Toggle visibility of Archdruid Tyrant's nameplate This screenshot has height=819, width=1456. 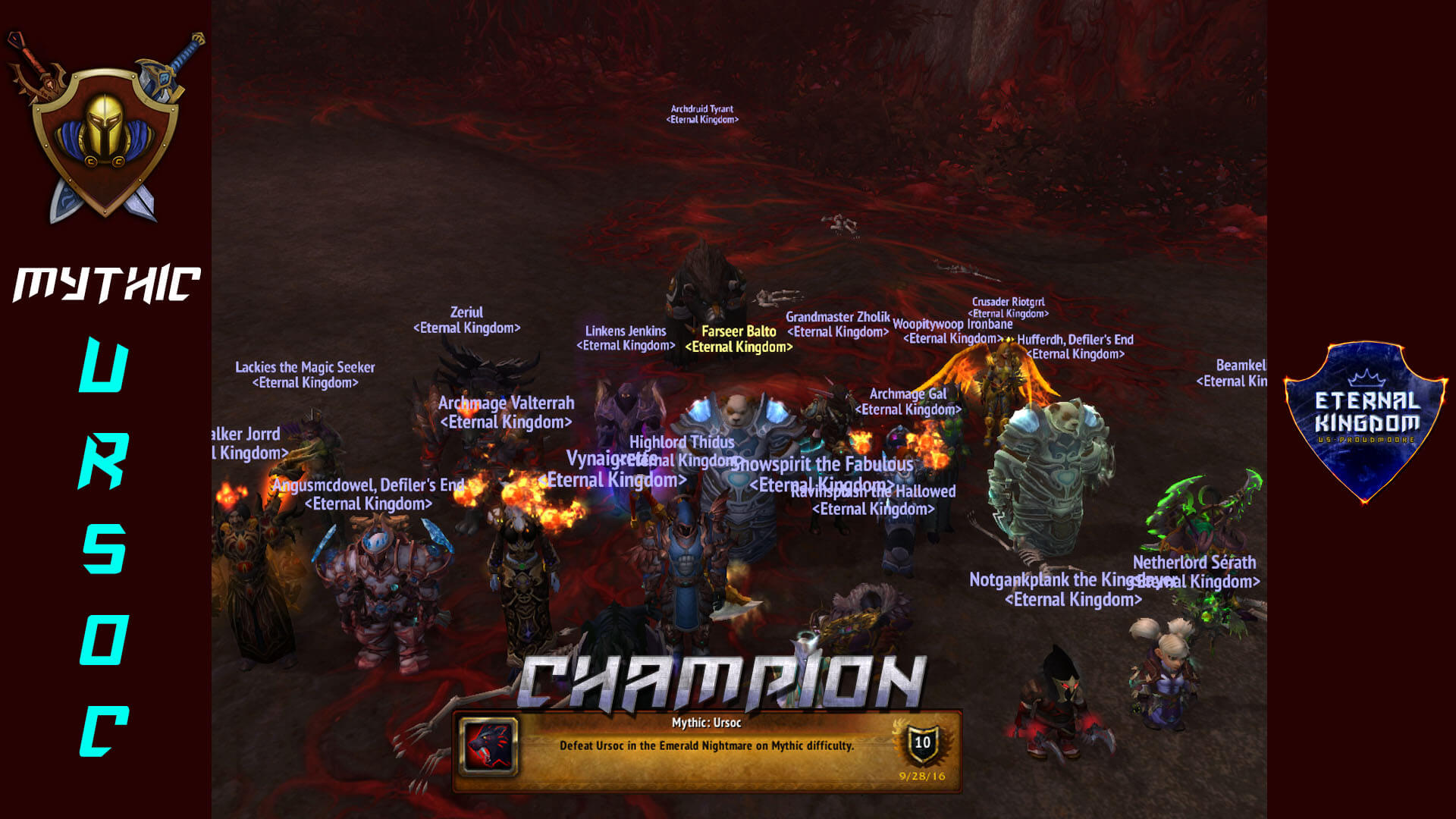point(702,114)
